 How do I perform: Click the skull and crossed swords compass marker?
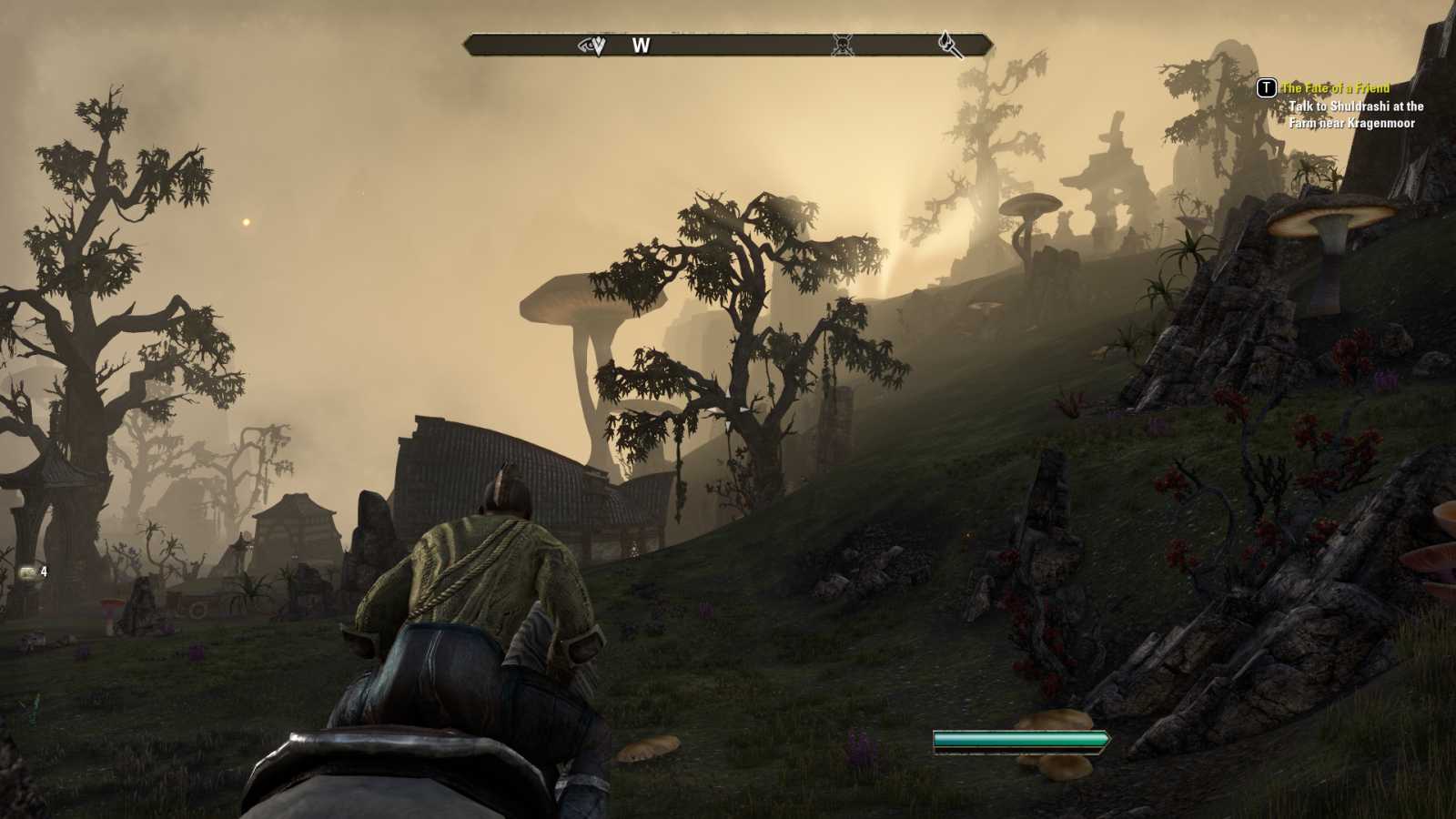[x=843, y=45]
